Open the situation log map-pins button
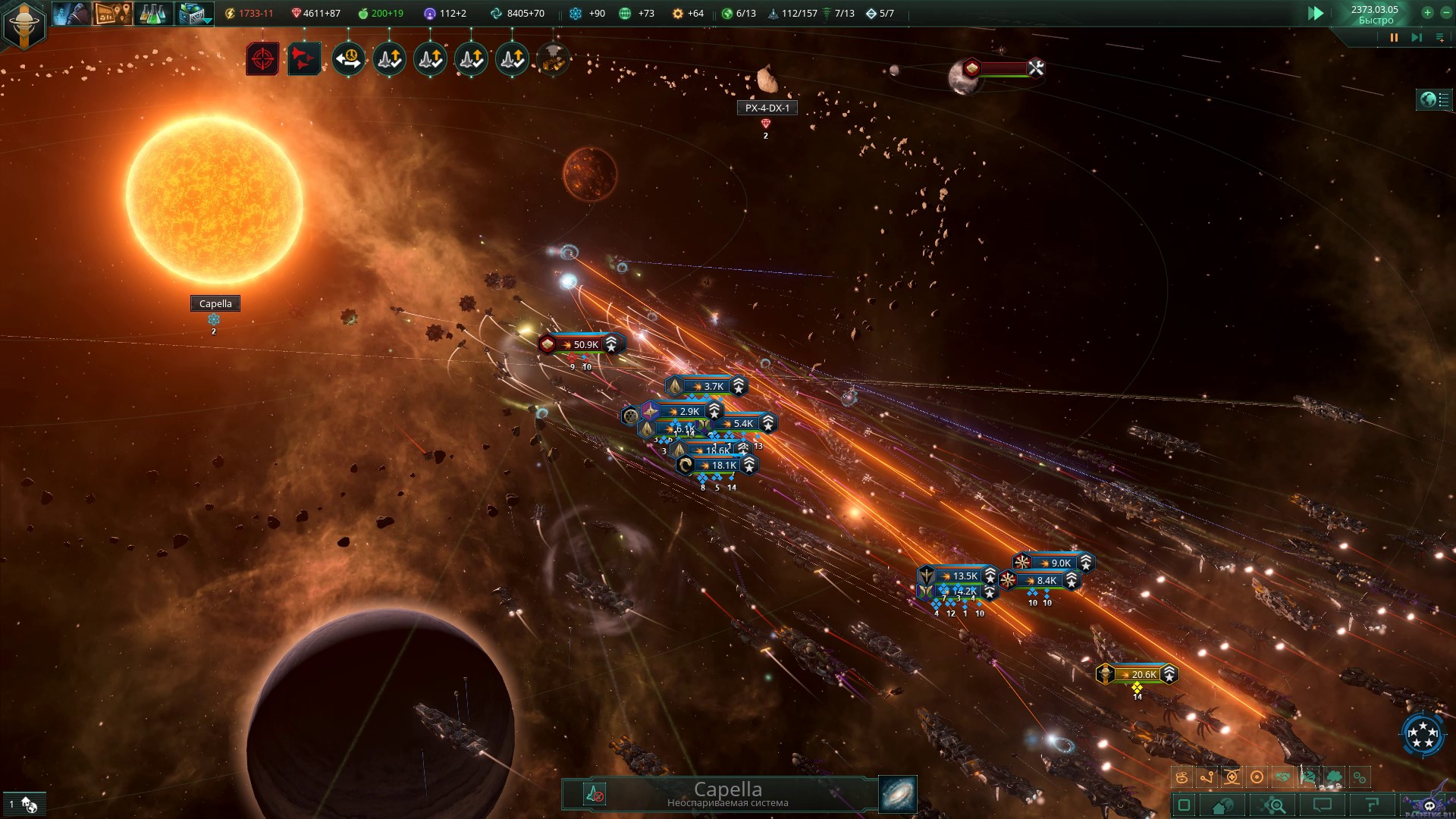1456x819 pixels. 112,14
